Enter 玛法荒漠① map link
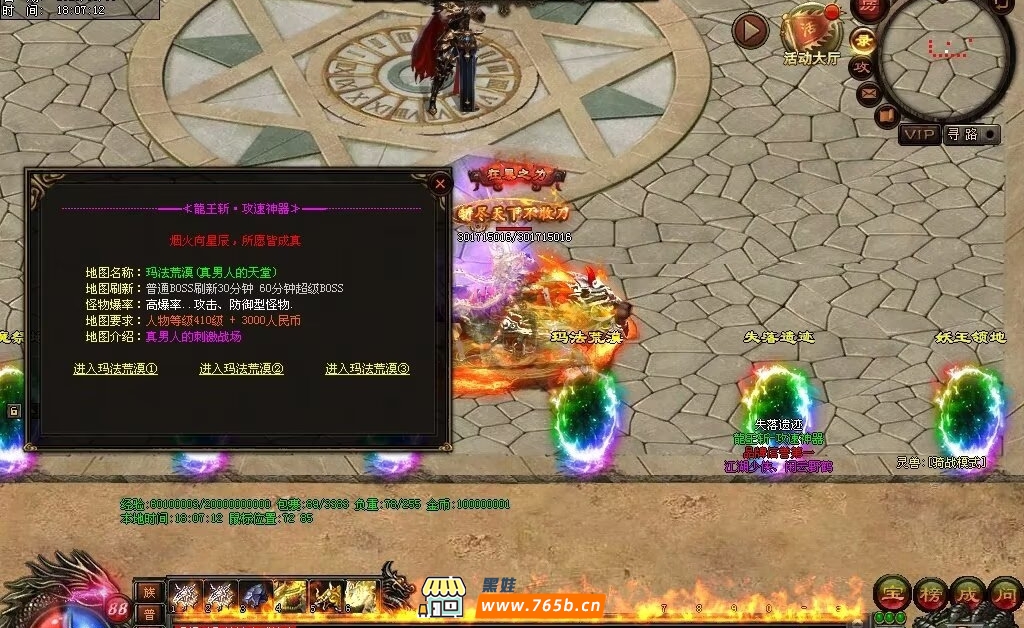1024x628 pixels. (x=116, y=369)
